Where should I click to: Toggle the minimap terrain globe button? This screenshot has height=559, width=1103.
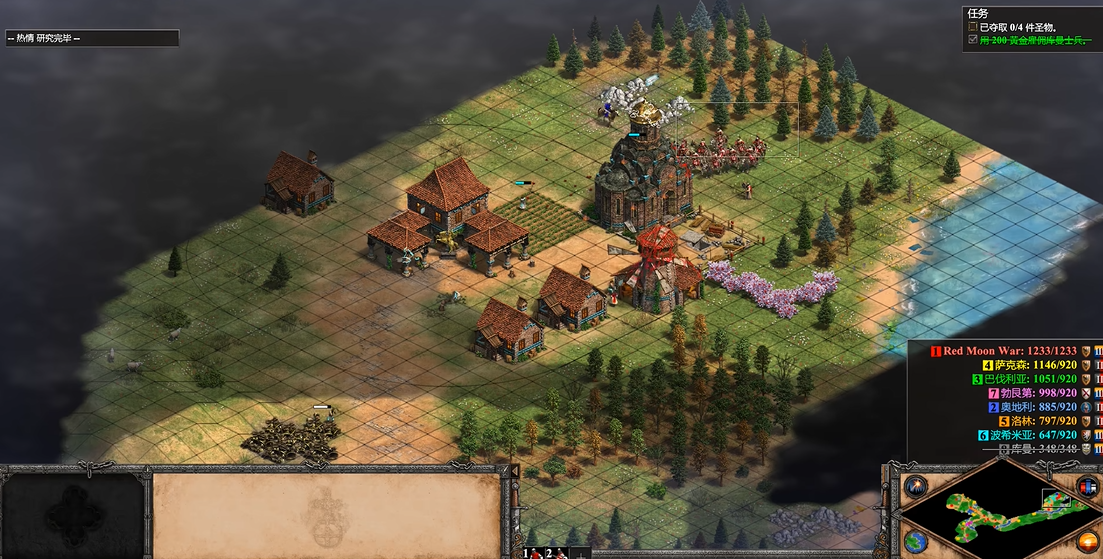[x=914, y=541]
